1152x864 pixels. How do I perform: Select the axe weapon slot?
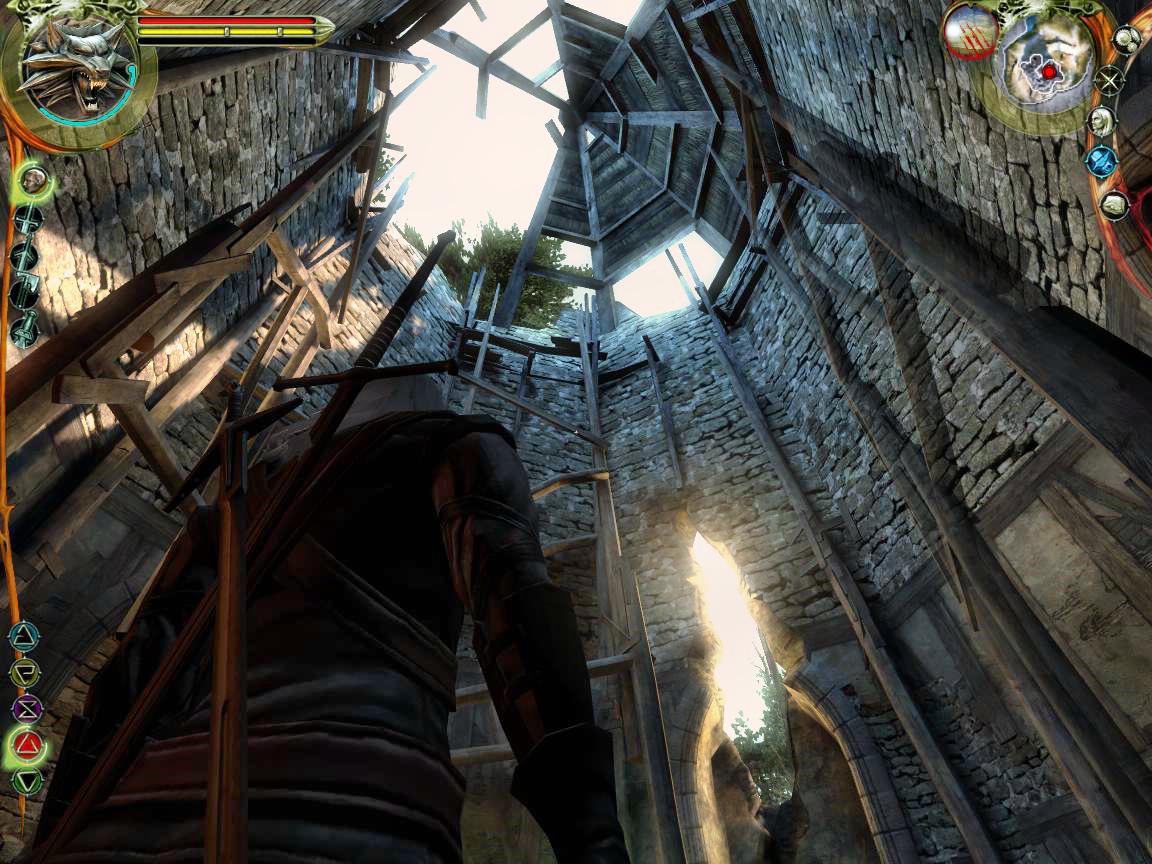pyautogui.click(x=25, y=293)
